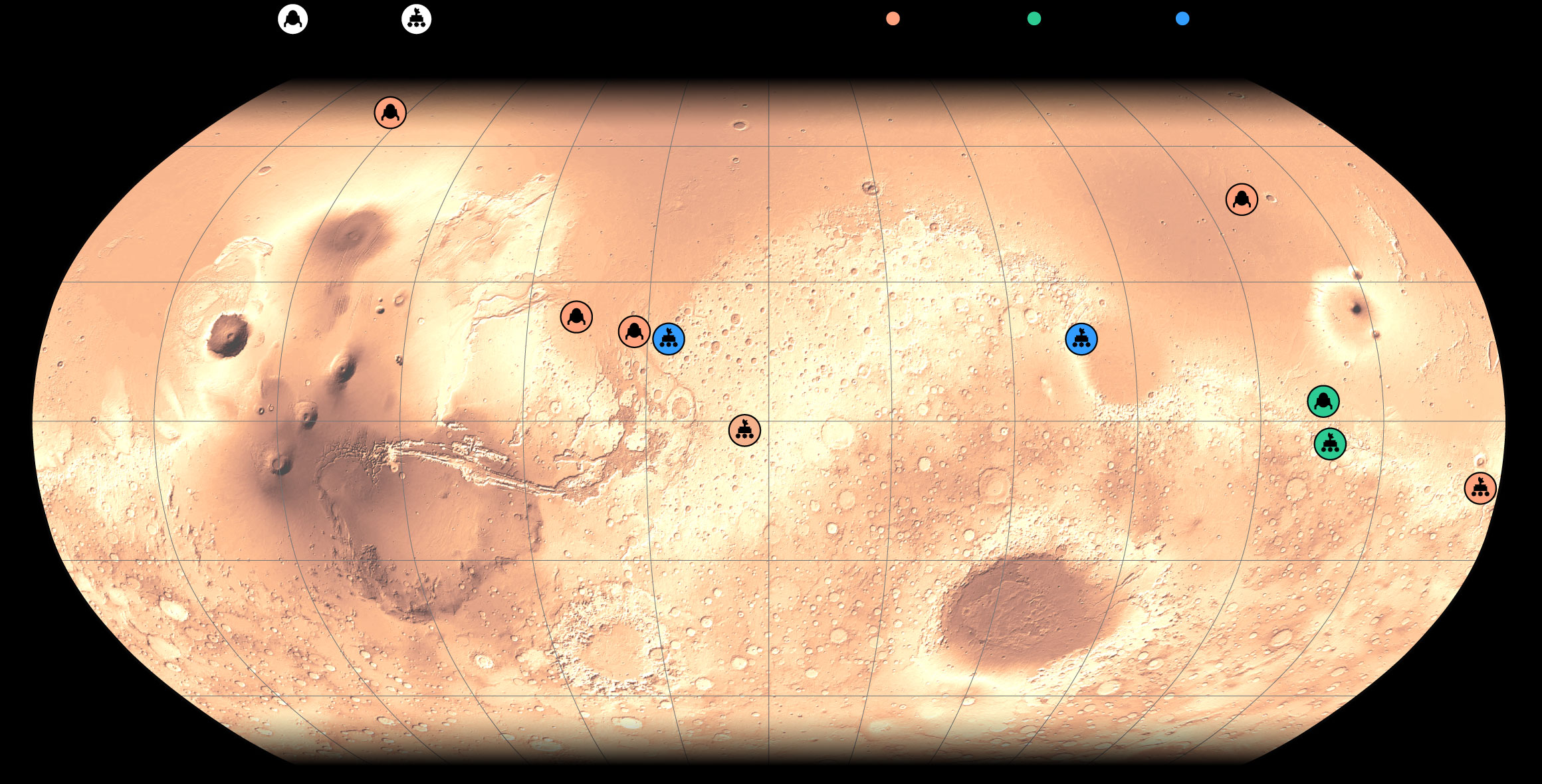Select the white lander icon in the legend

click(x=292, y=19)
